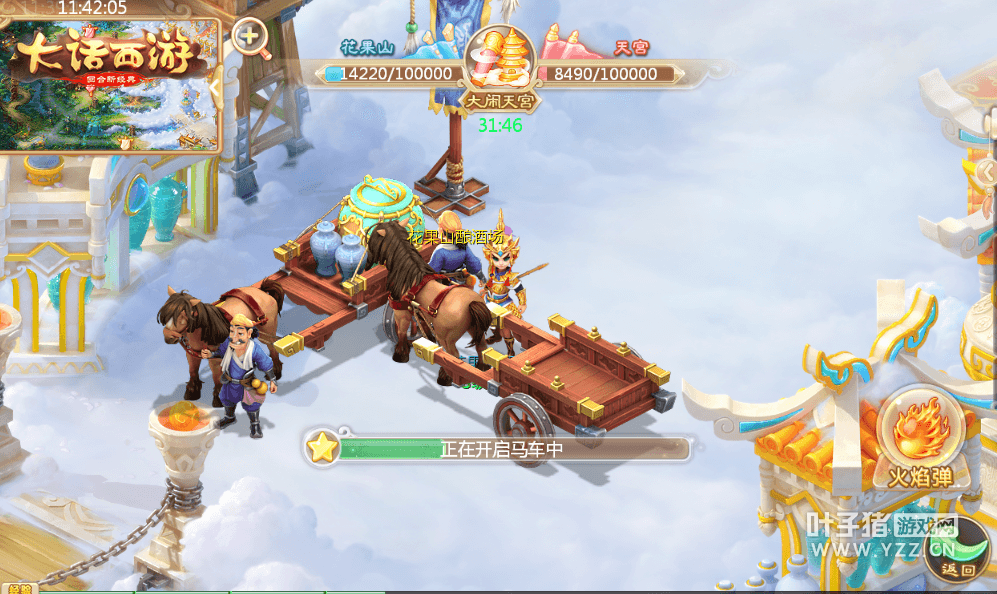Viewport: 997px width, 594px height.
Task: Click the magnifier zoom-in button
Action: (250, 40)
